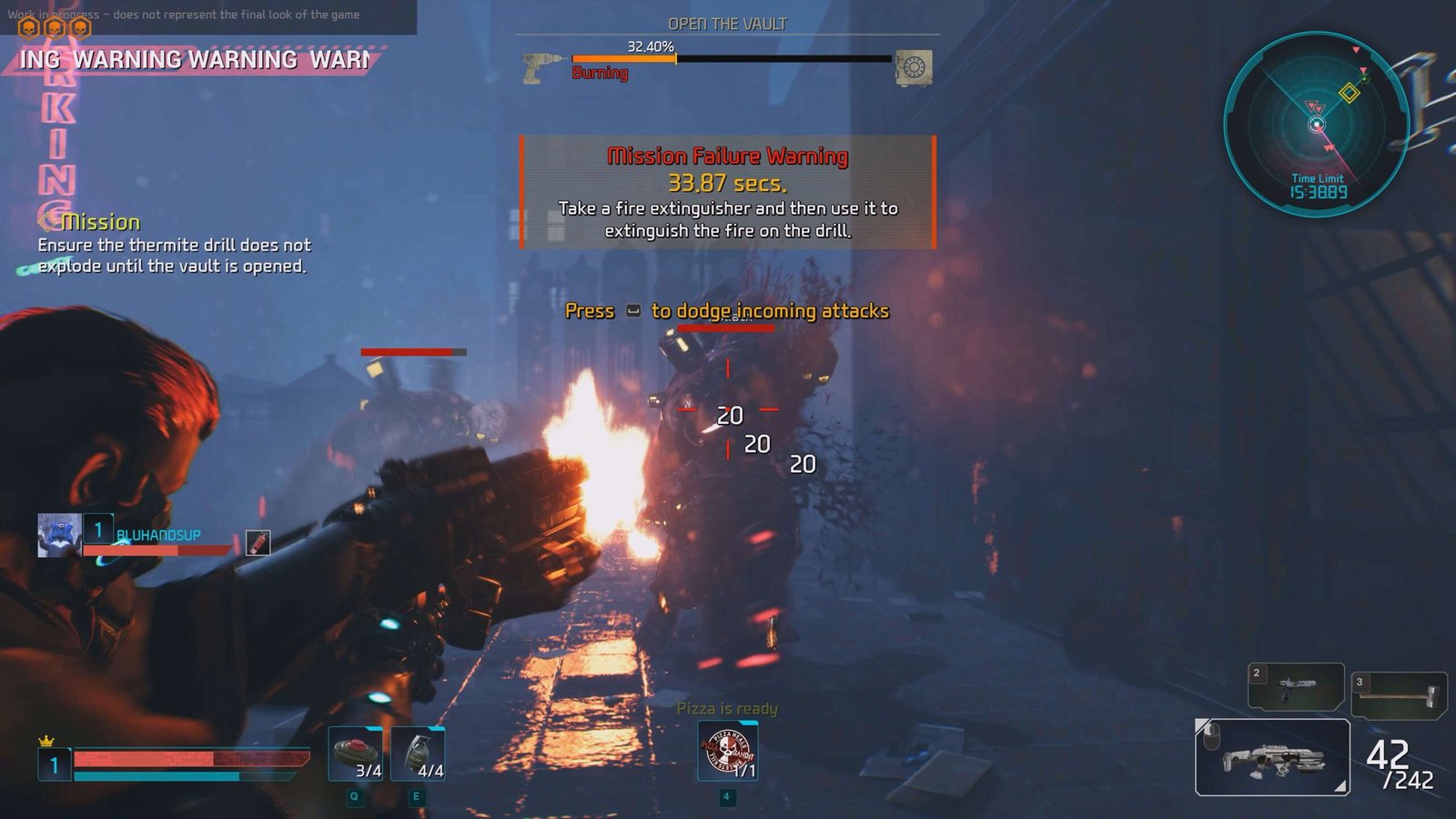The height and width of the screenshot is (819, 1456).
Task: Activate the Pizza Bandit skill icon
Action: (727, 751)
